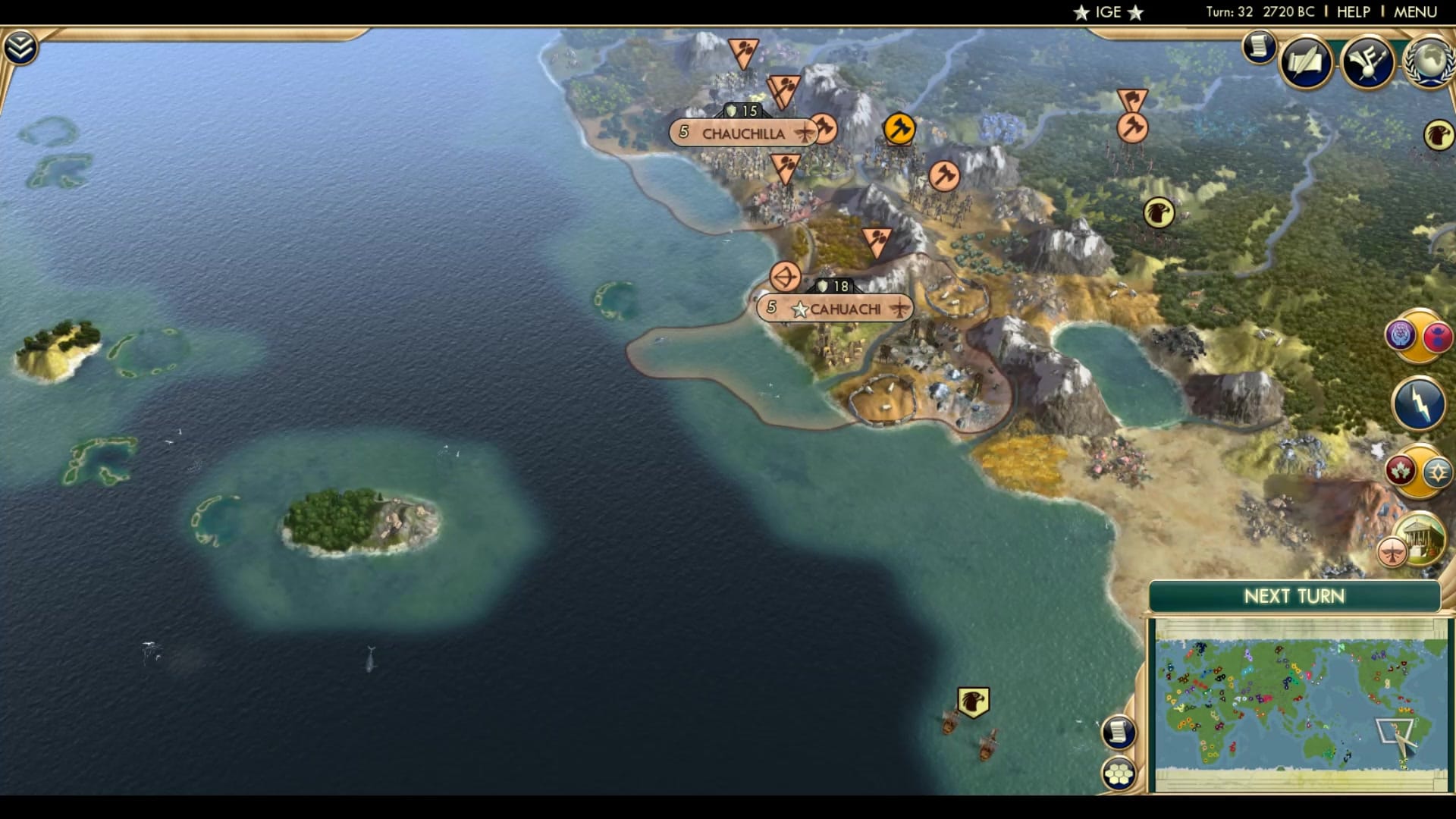This screenshot has height=819, width=1456.
Task: Click the yellow worker hammer action icon
Action: 899,129
